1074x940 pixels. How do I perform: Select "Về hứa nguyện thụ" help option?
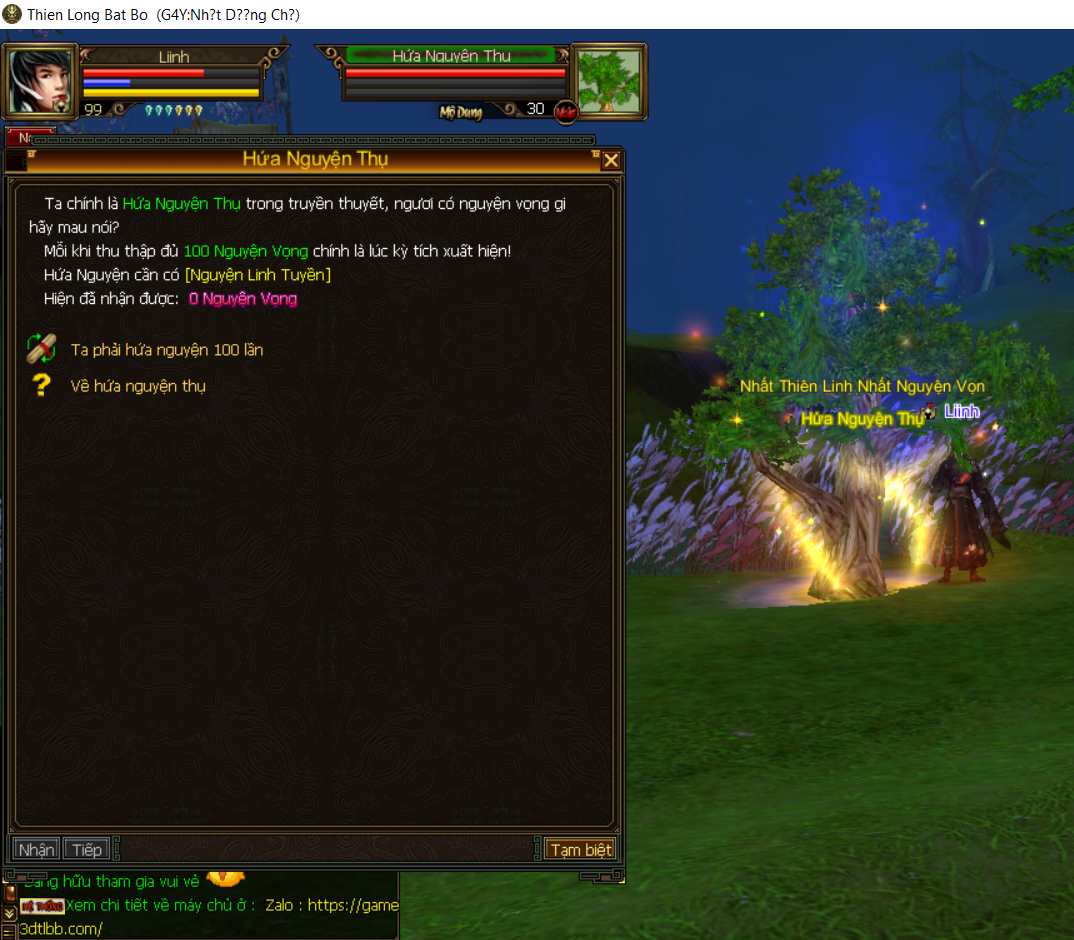click(x=137, y=385)
